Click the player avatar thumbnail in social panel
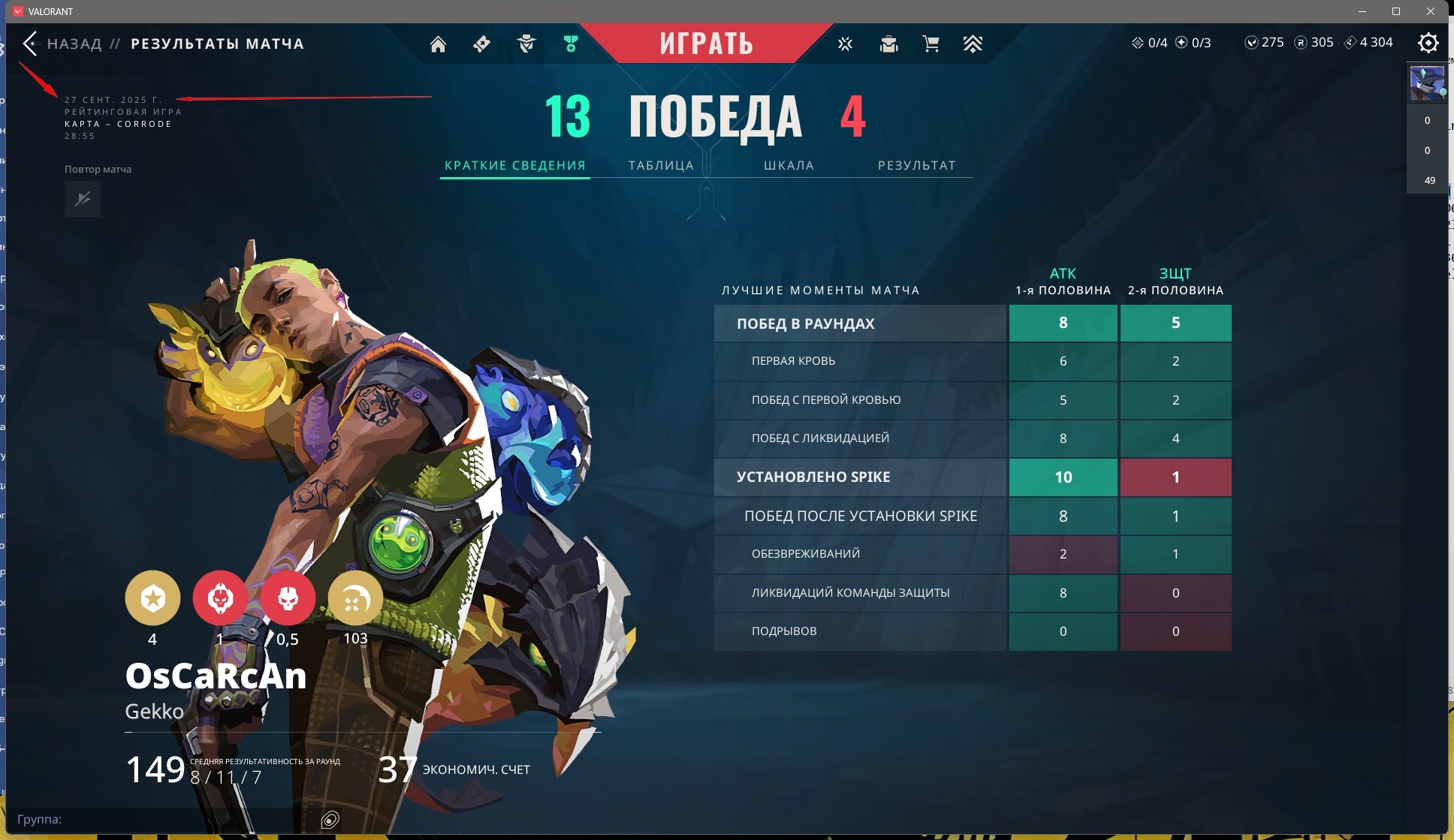The height and width of the screenshot is (840, 1454). (x=1426, y=83)
